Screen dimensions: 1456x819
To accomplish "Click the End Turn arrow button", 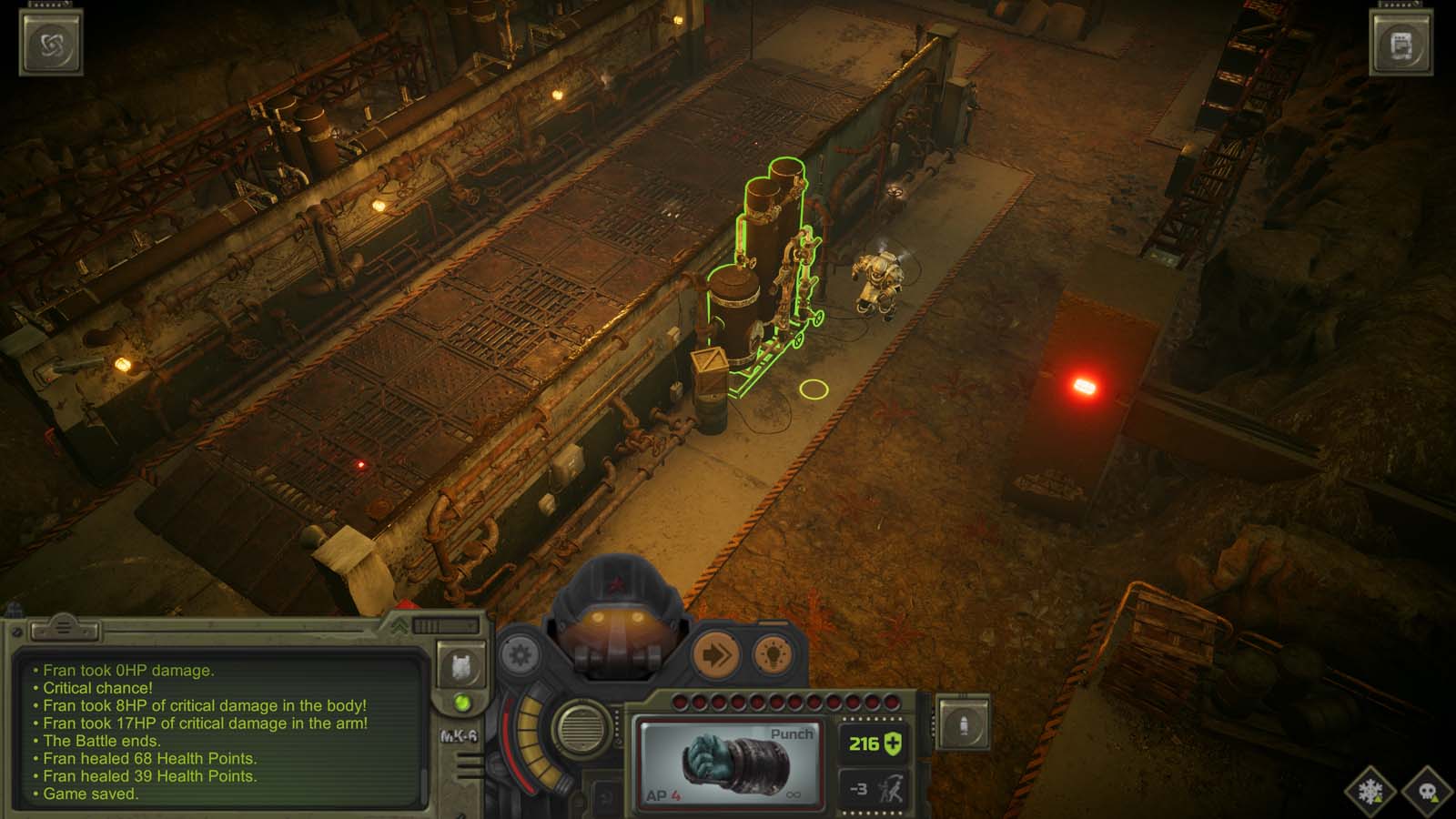I will (x=716, y=655).
